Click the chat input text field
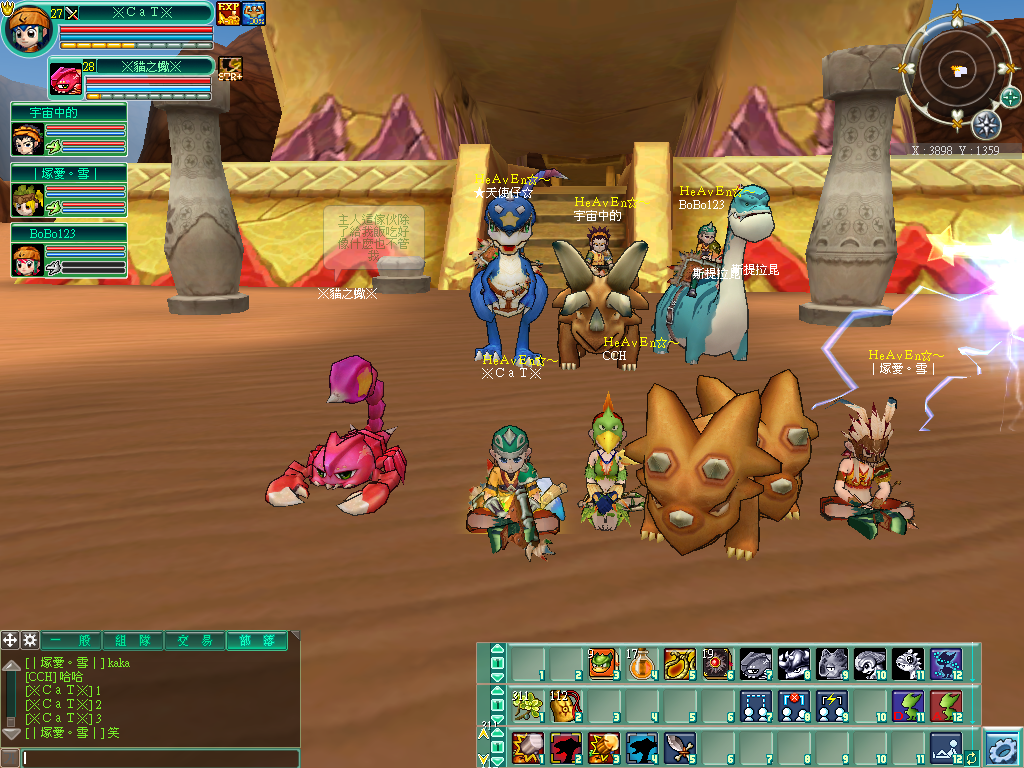 point(160,758)
